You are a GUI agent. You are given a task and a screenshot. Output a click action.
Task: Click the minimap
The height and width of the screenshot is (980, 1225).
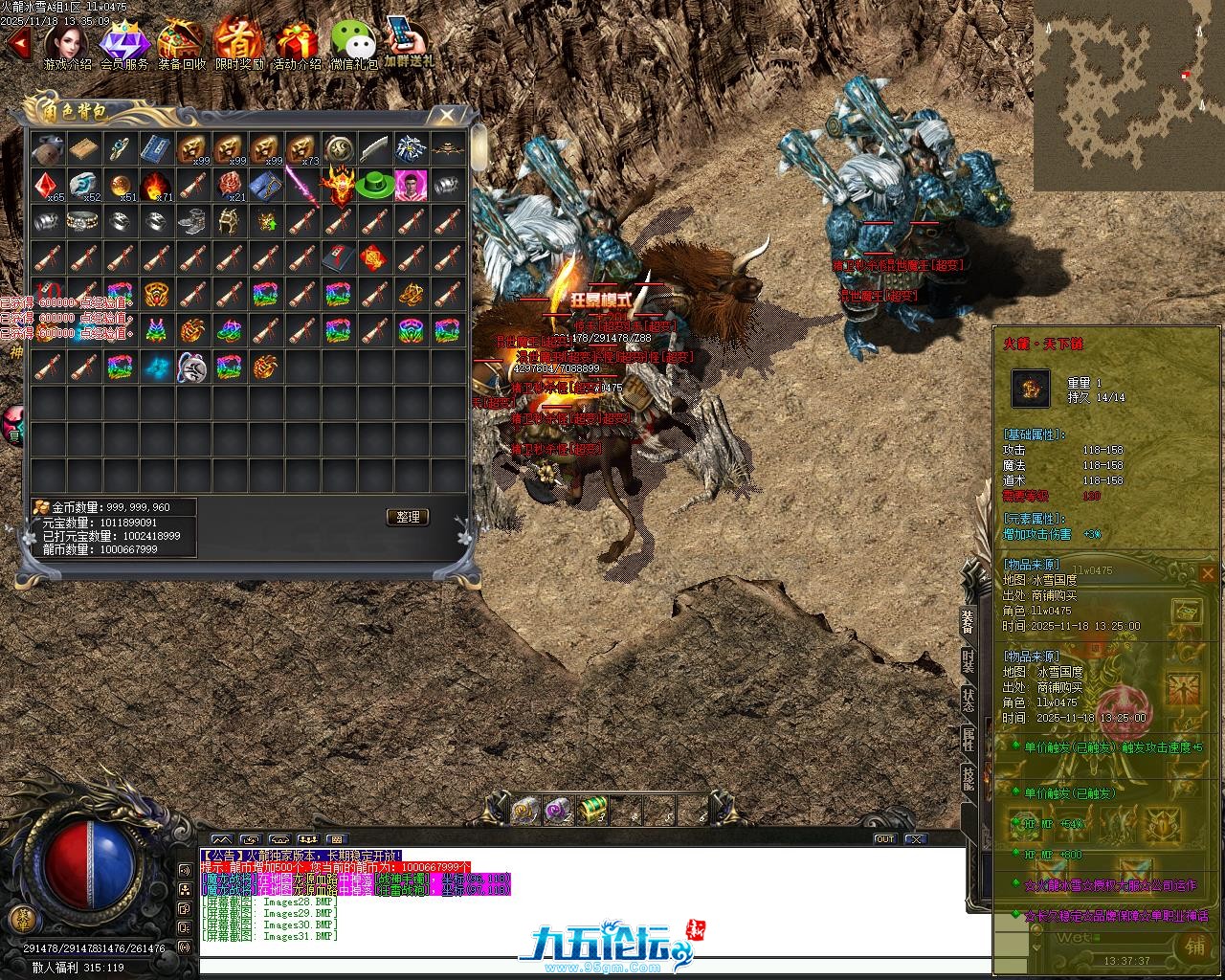(x=1128, y=95)
